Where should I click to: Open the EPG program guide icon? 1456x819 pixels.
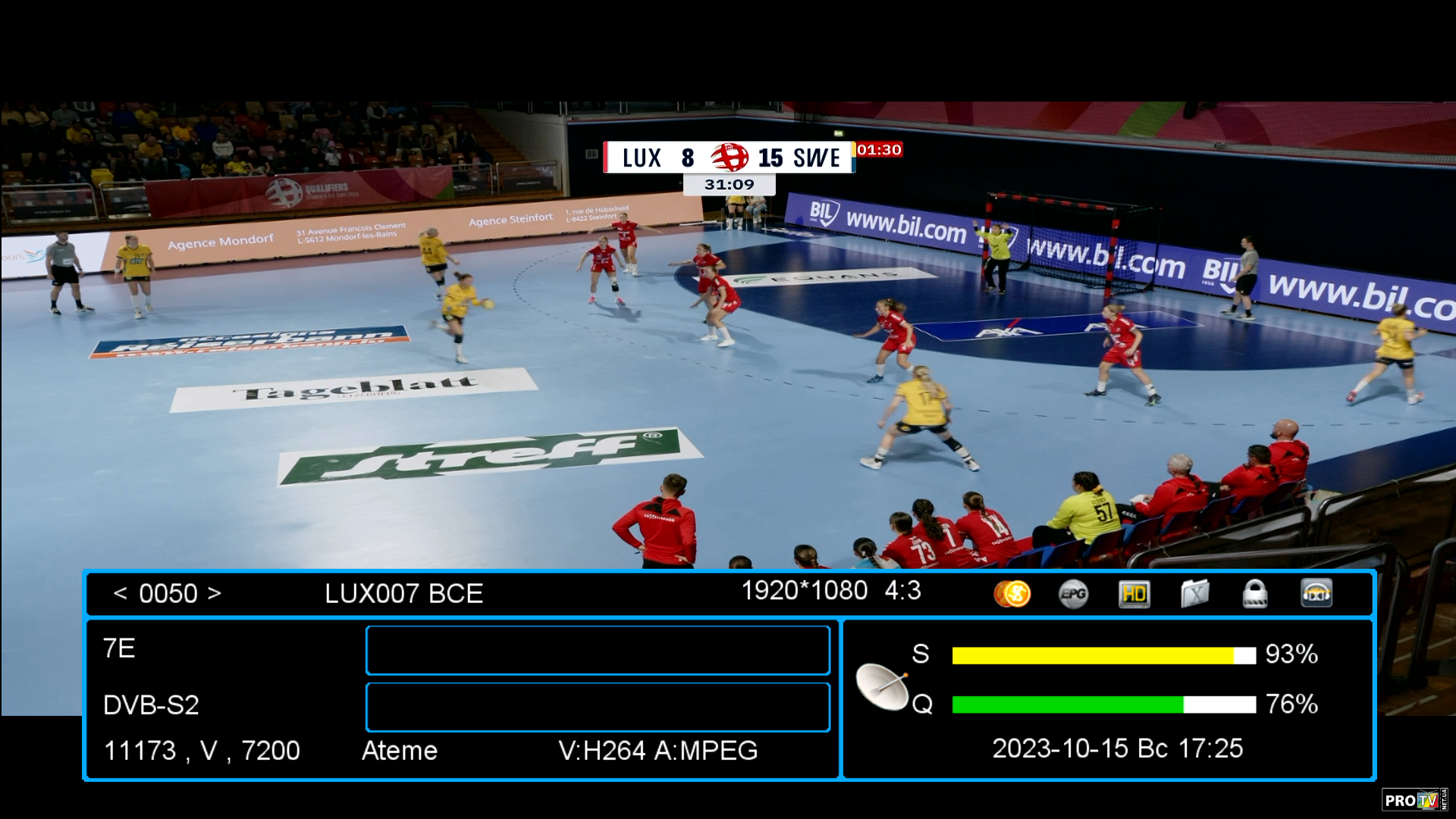1073,594
